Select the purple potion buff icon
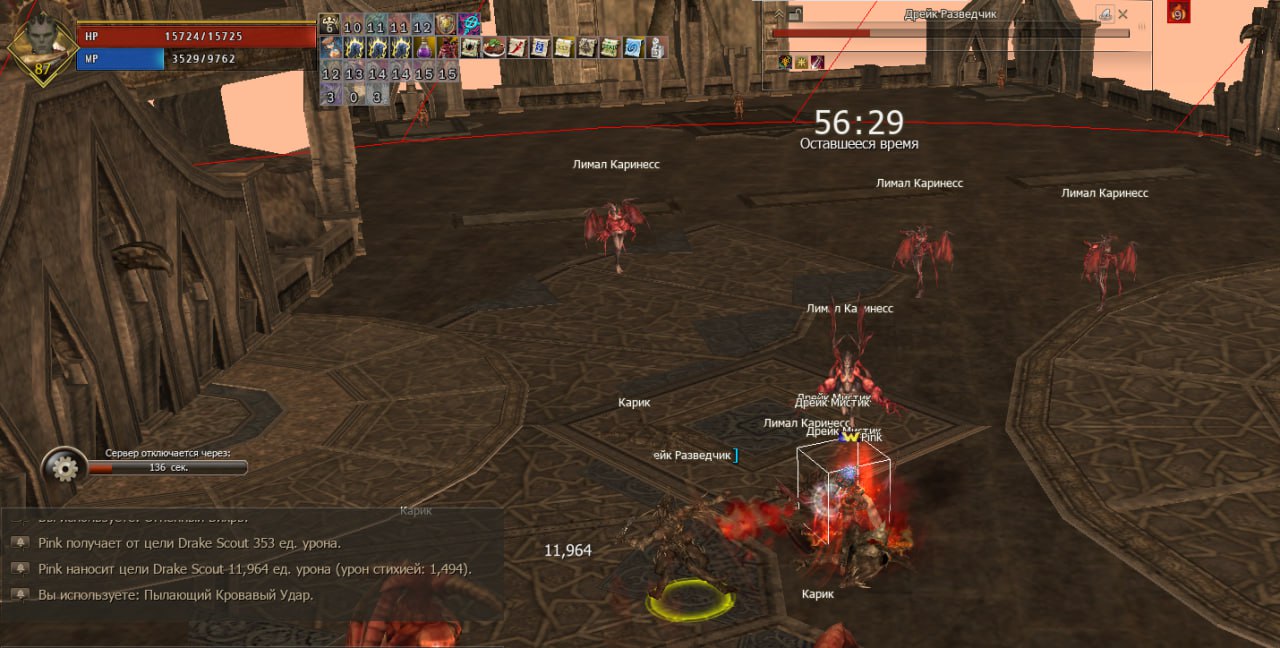 pos(424,47)
